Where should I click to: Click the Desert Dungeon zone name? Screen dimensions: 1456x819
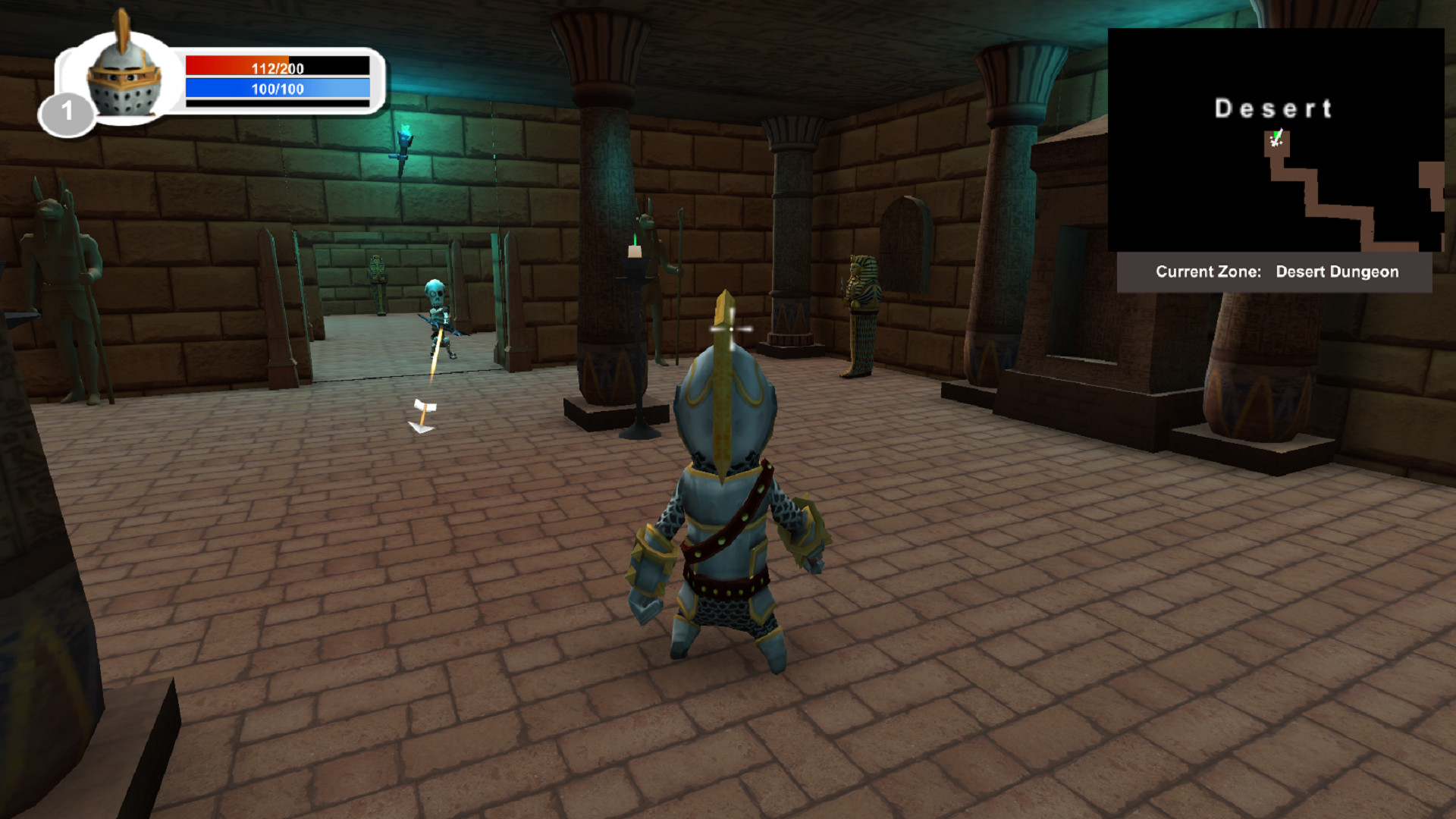(x=1337, y=271)
